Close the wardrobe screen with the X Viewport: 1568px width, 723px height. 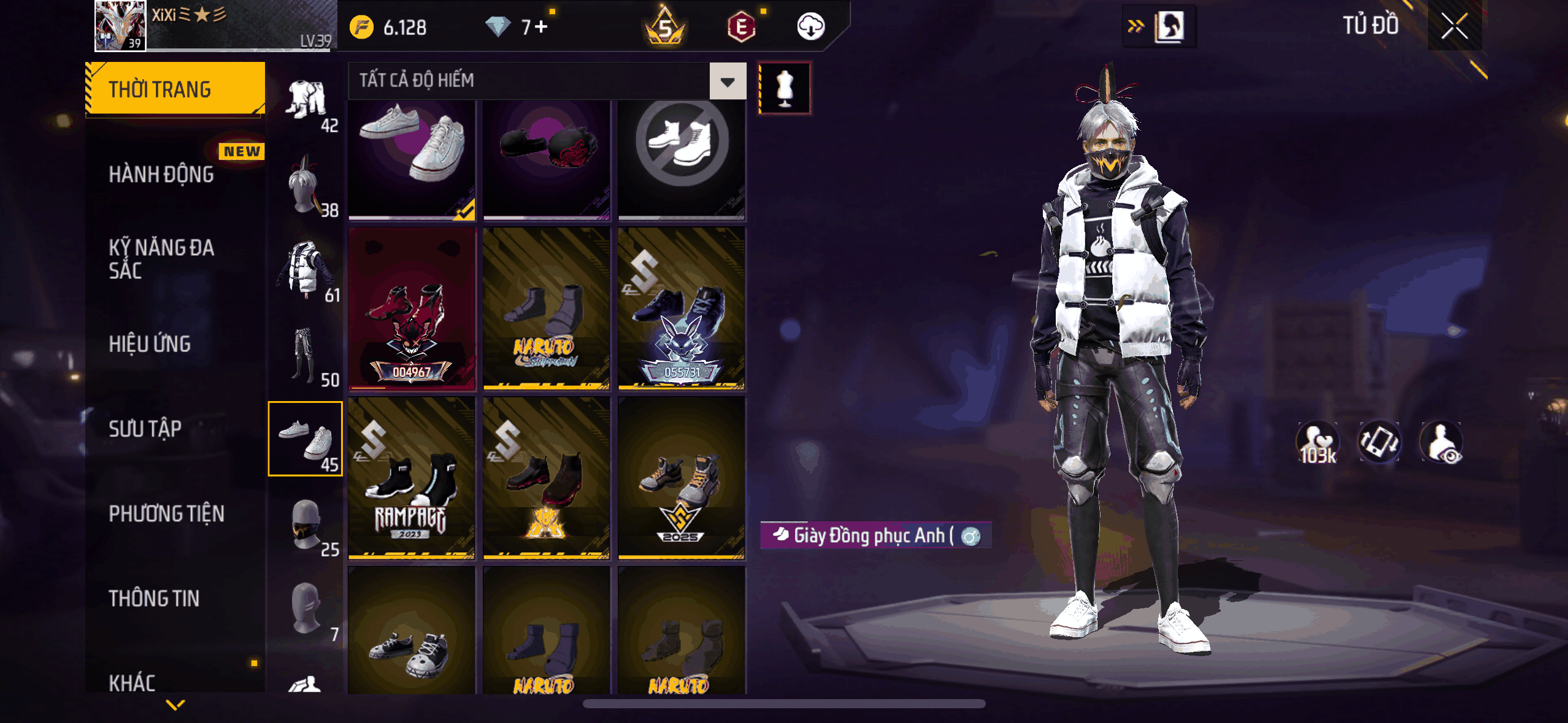tap(1454, 26)
